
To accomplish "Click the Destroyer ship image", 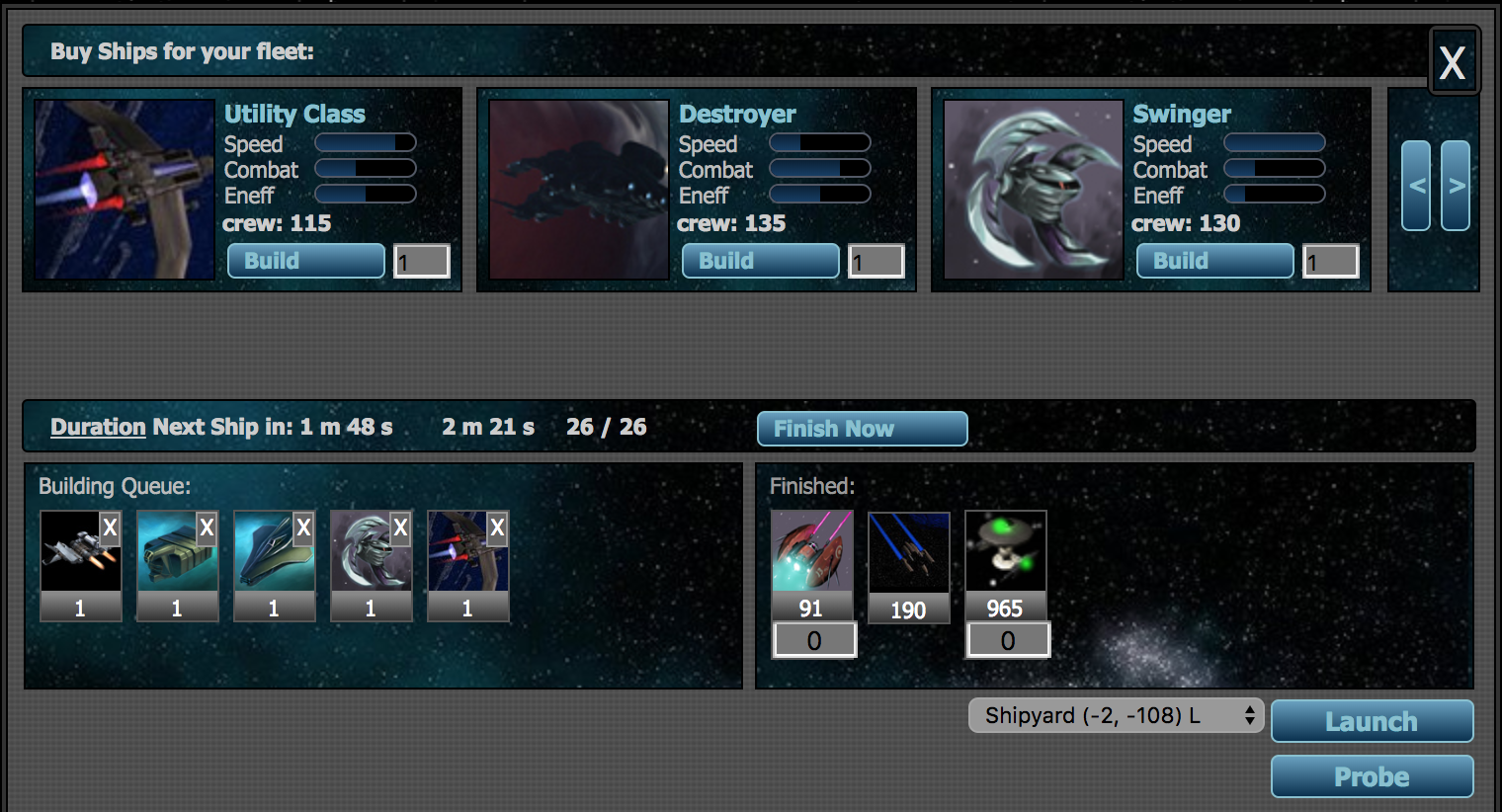I will (578, 188).
